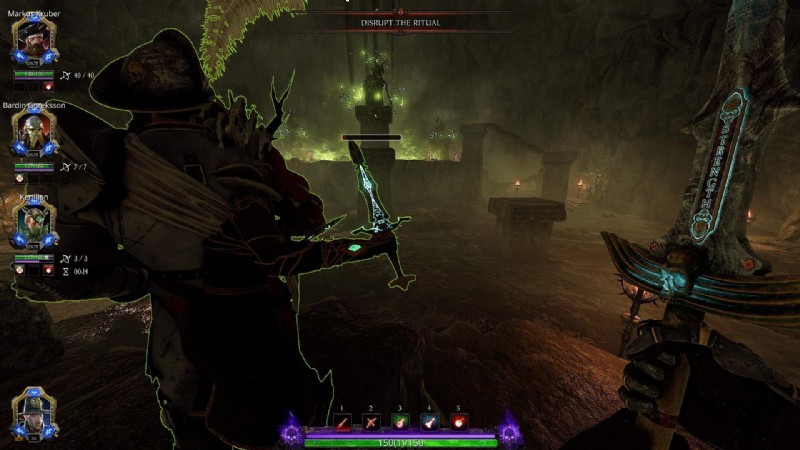Select the crossed ranged weapon slot 2
This screenshot has width=800, height=450.
tap(372, 424)
